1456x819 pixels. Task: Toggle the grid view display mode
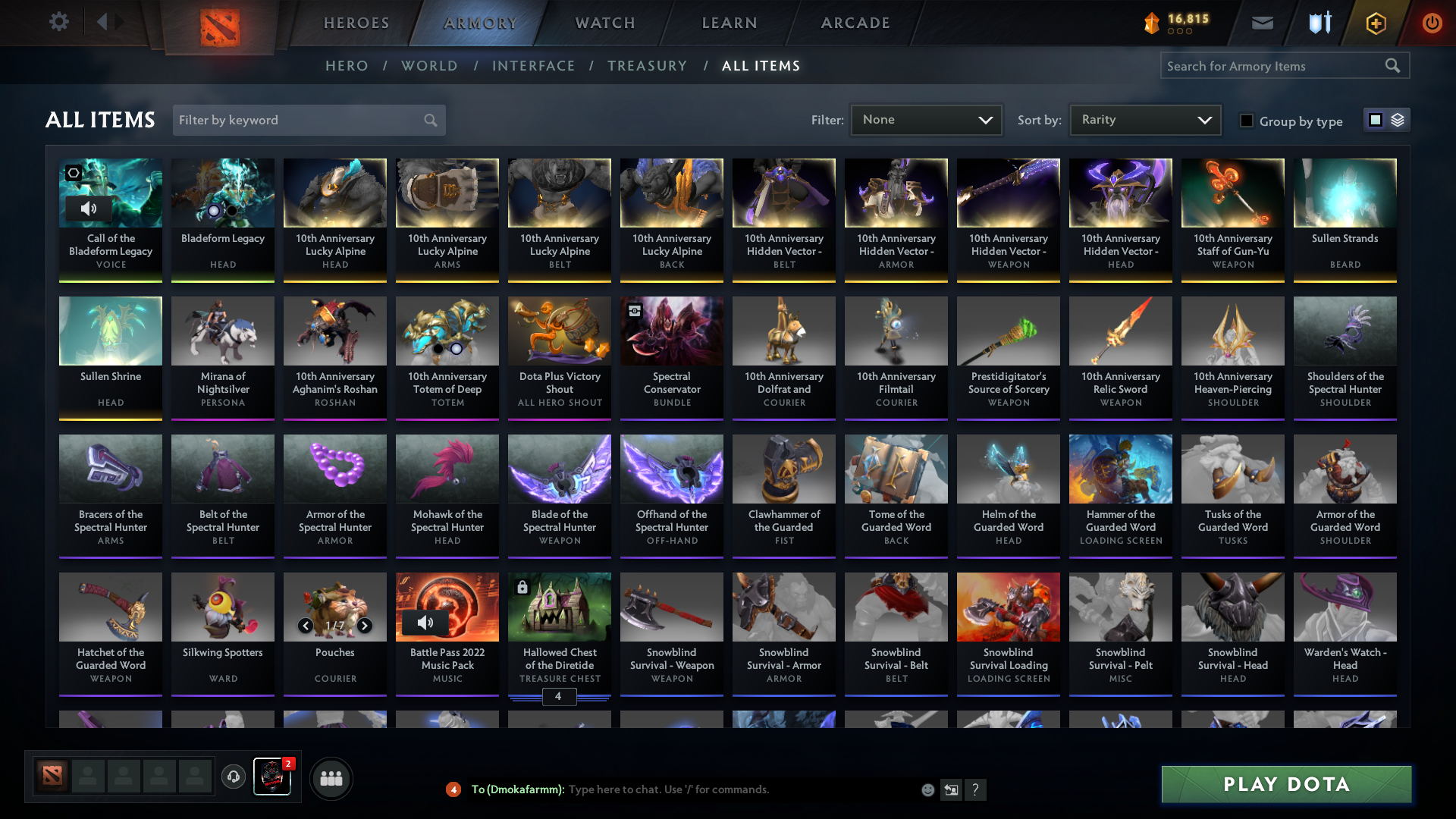click(x=1375, y=120)
